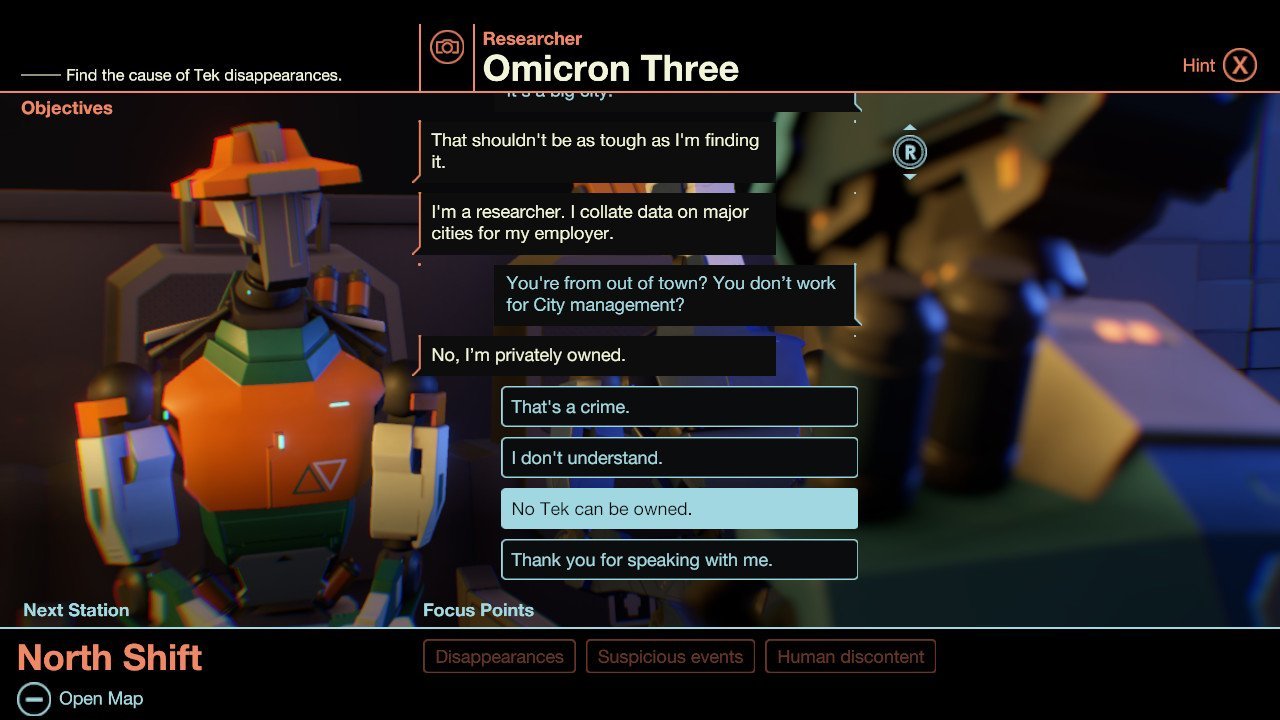Click the circled X hint icon
This screenshot has width=1280, height=720.
(1240, 64)
